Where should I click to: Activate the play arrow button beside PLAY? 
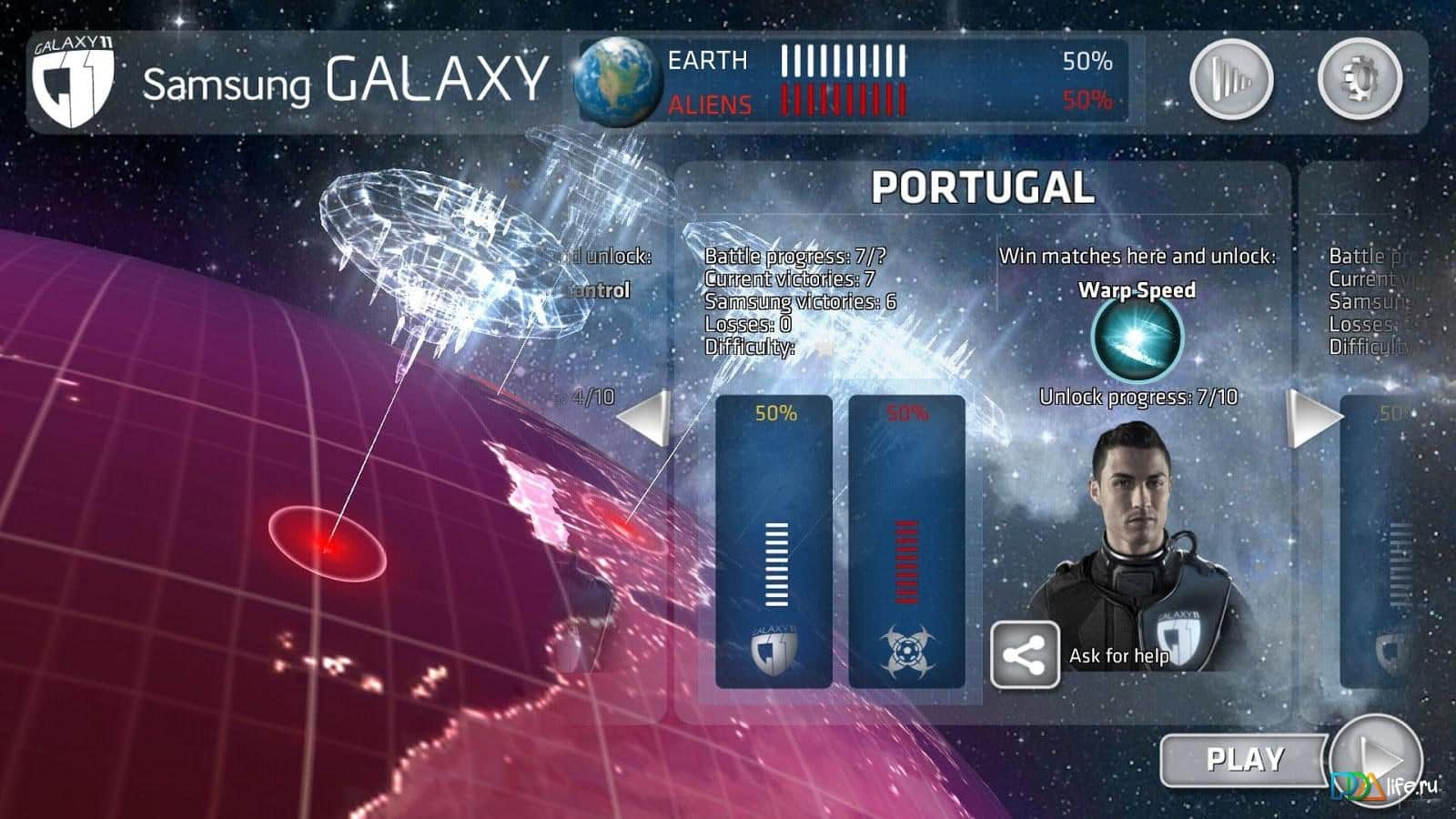[x=1378, y=757]
